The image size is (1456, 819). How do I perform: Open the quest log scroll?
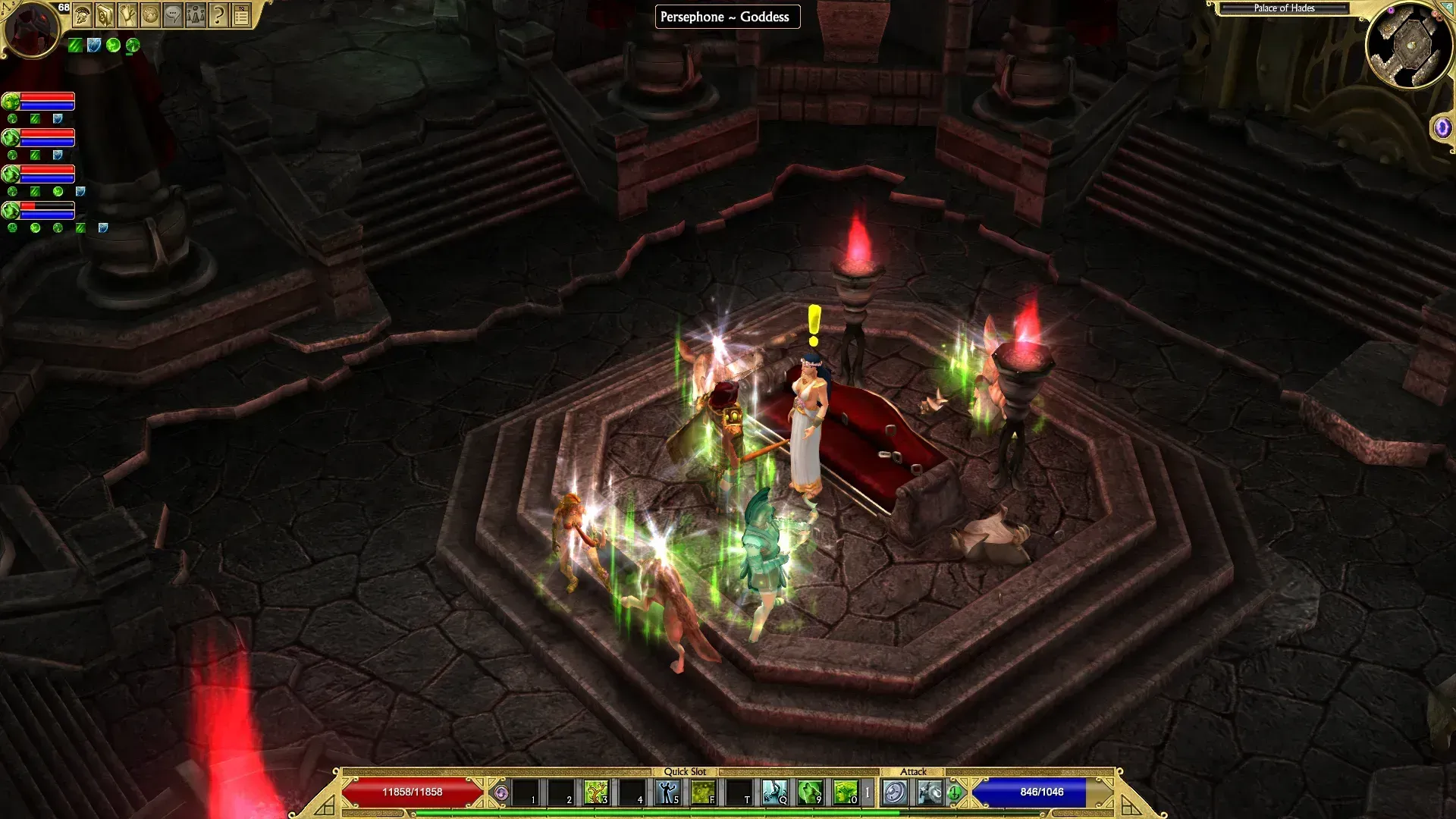[x=127, y=15]
